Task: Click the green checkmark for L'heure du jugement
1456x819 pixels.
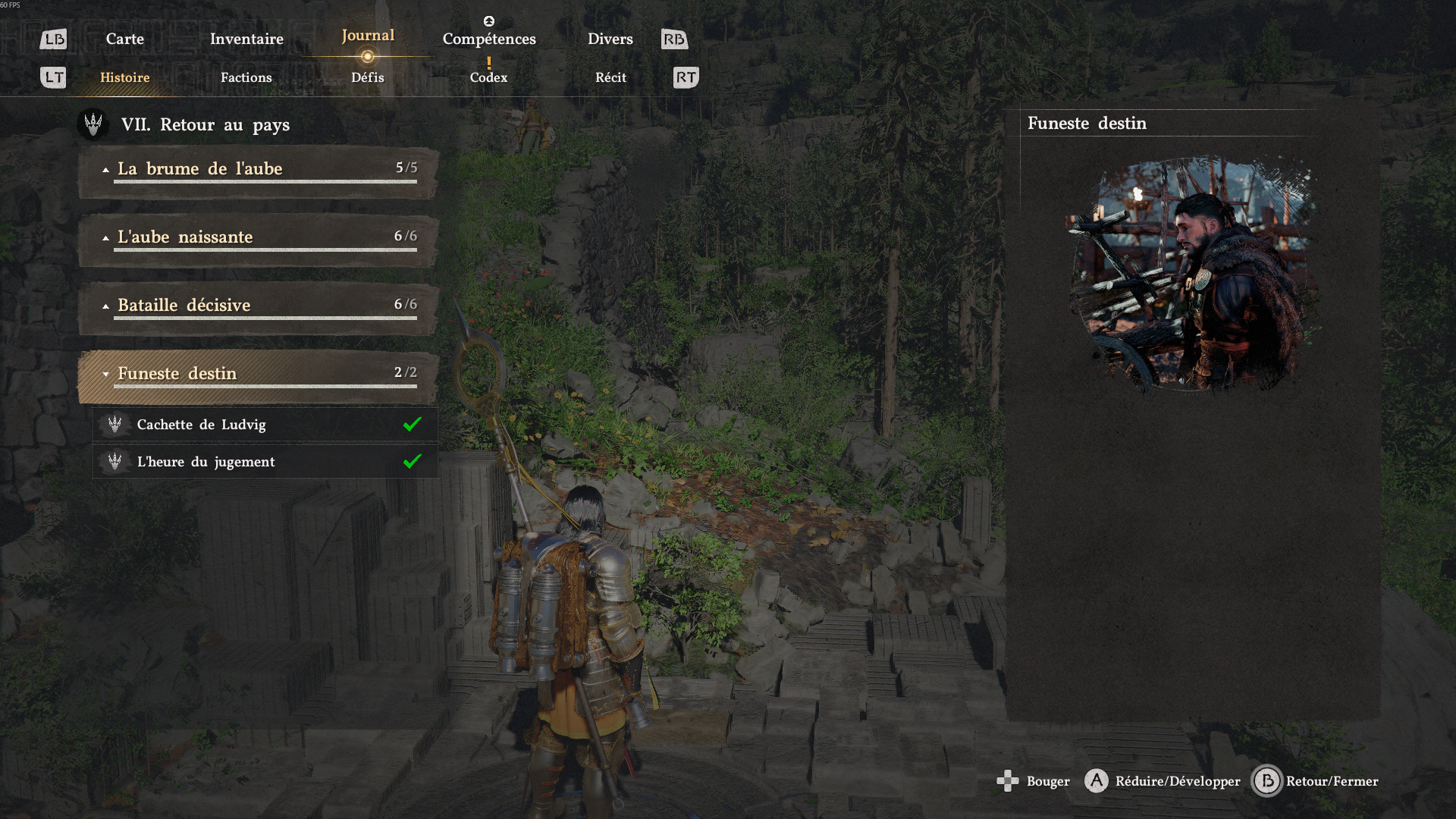Action: (413, 461)
